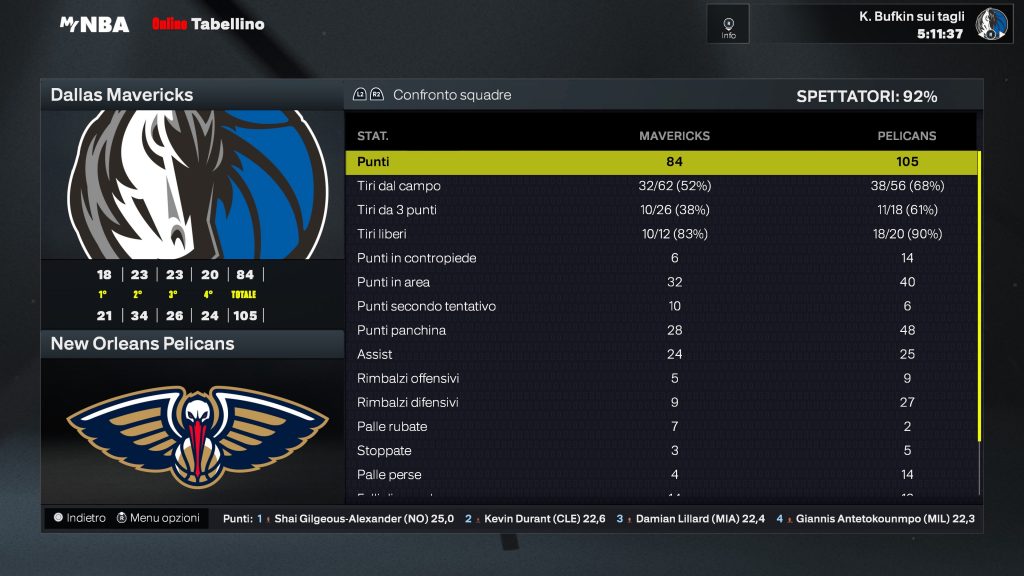Highlight the Palle perse row
Screen dimensions: 1024x576
click(661, 474)
